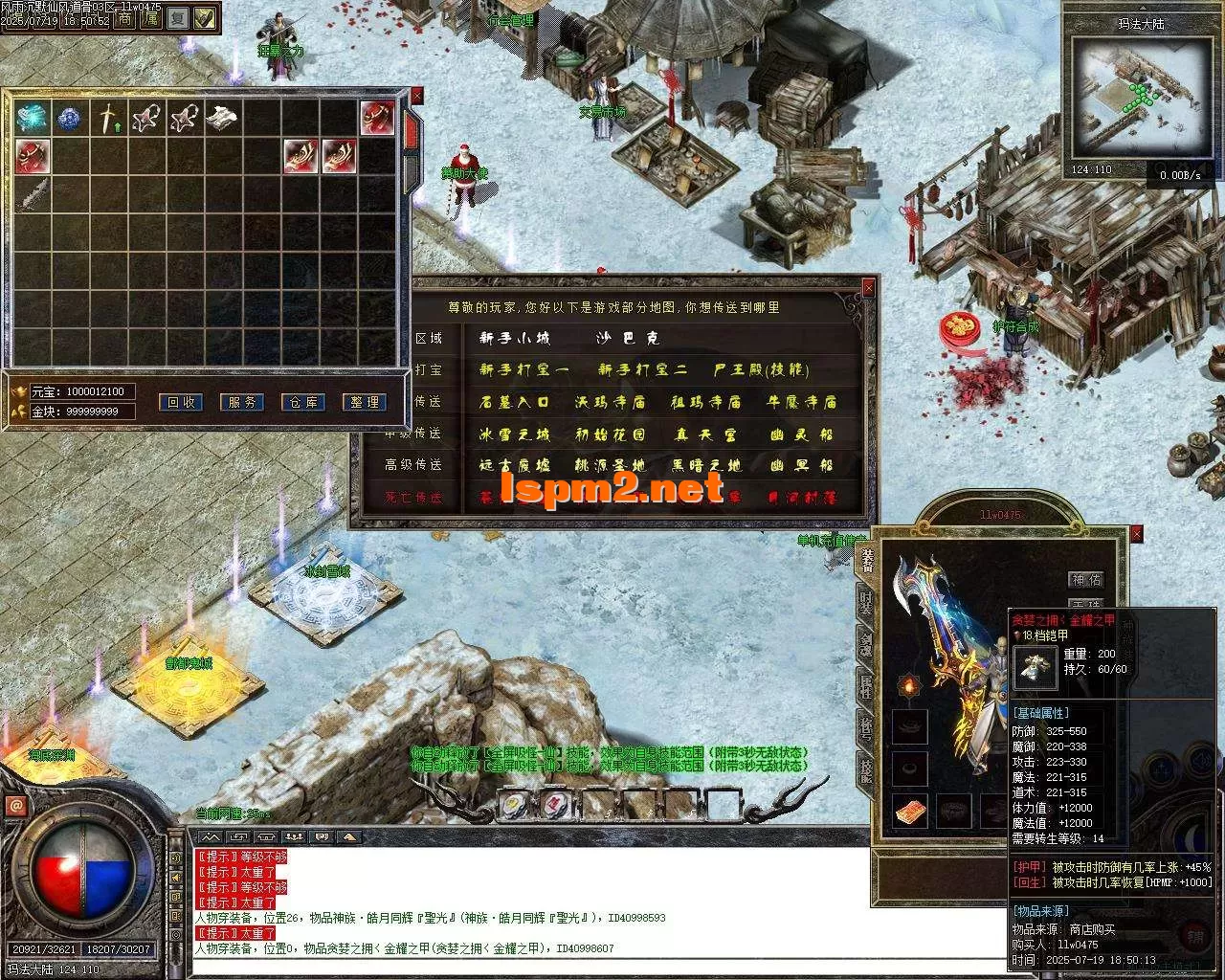Close the teleport map dialog

[869, 286]
